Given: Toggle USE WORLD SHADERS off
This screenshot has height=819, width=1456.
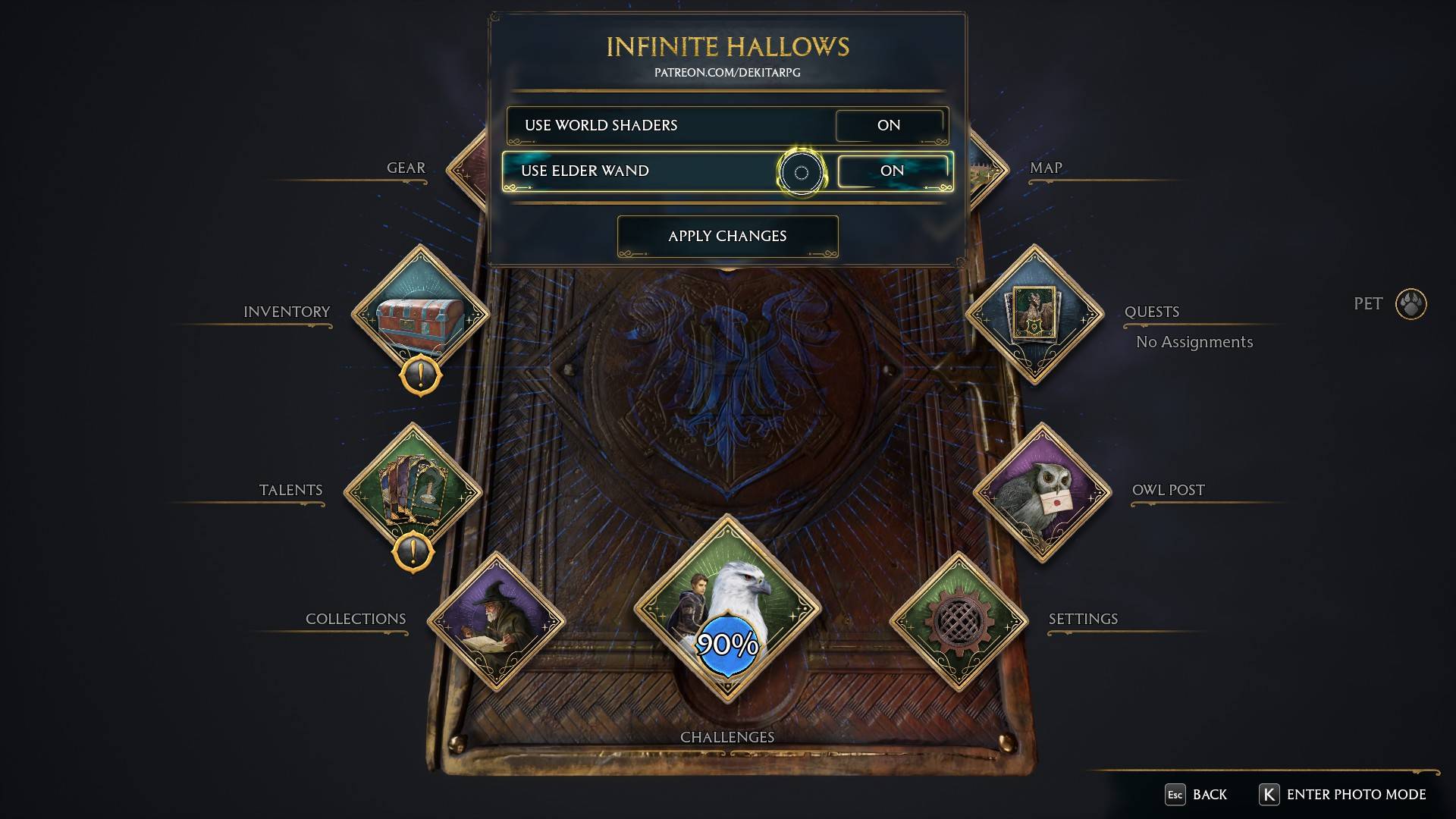Looking at the screenshot, I should (x=890, y=126).
